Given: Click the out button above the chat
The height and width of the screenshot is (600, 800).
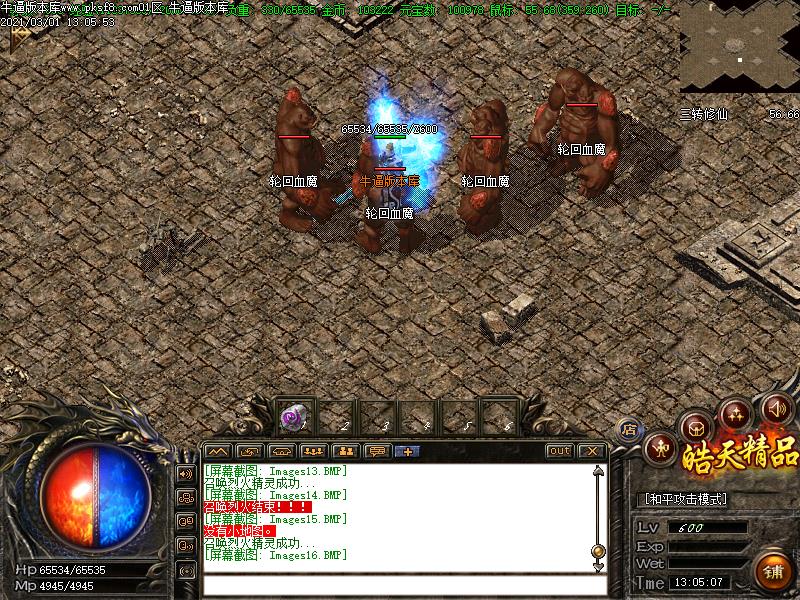Looking at the screenshot, I should (x=560, y=451).
